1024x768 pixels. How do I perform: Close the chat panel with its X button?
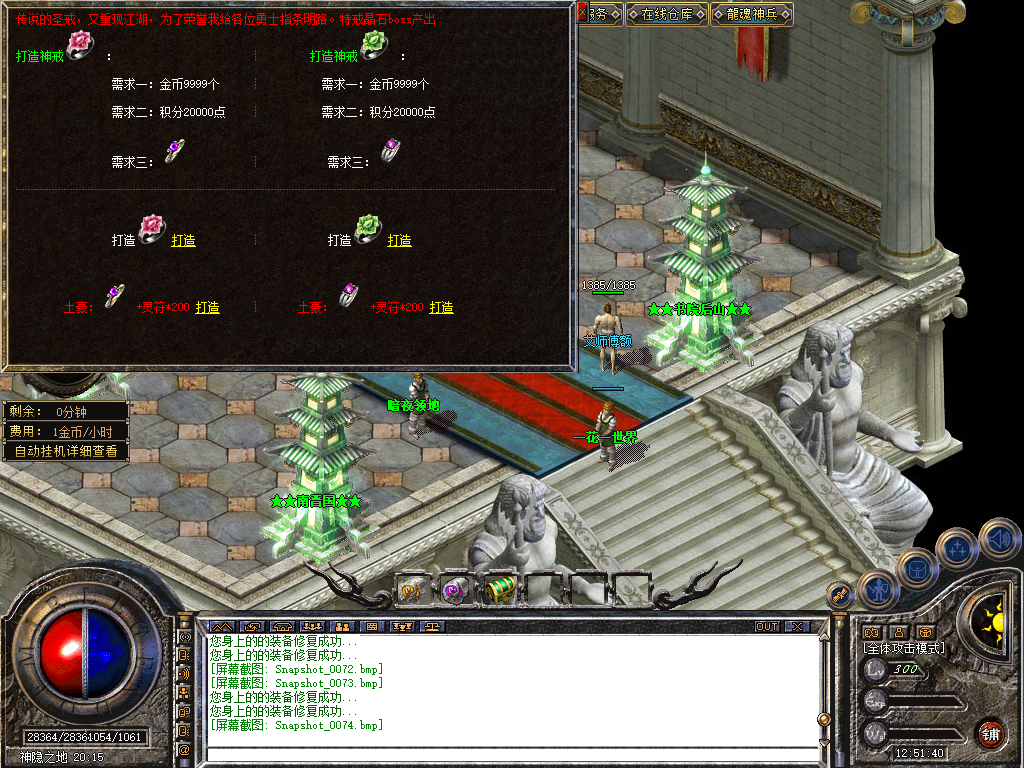[796, 627]
